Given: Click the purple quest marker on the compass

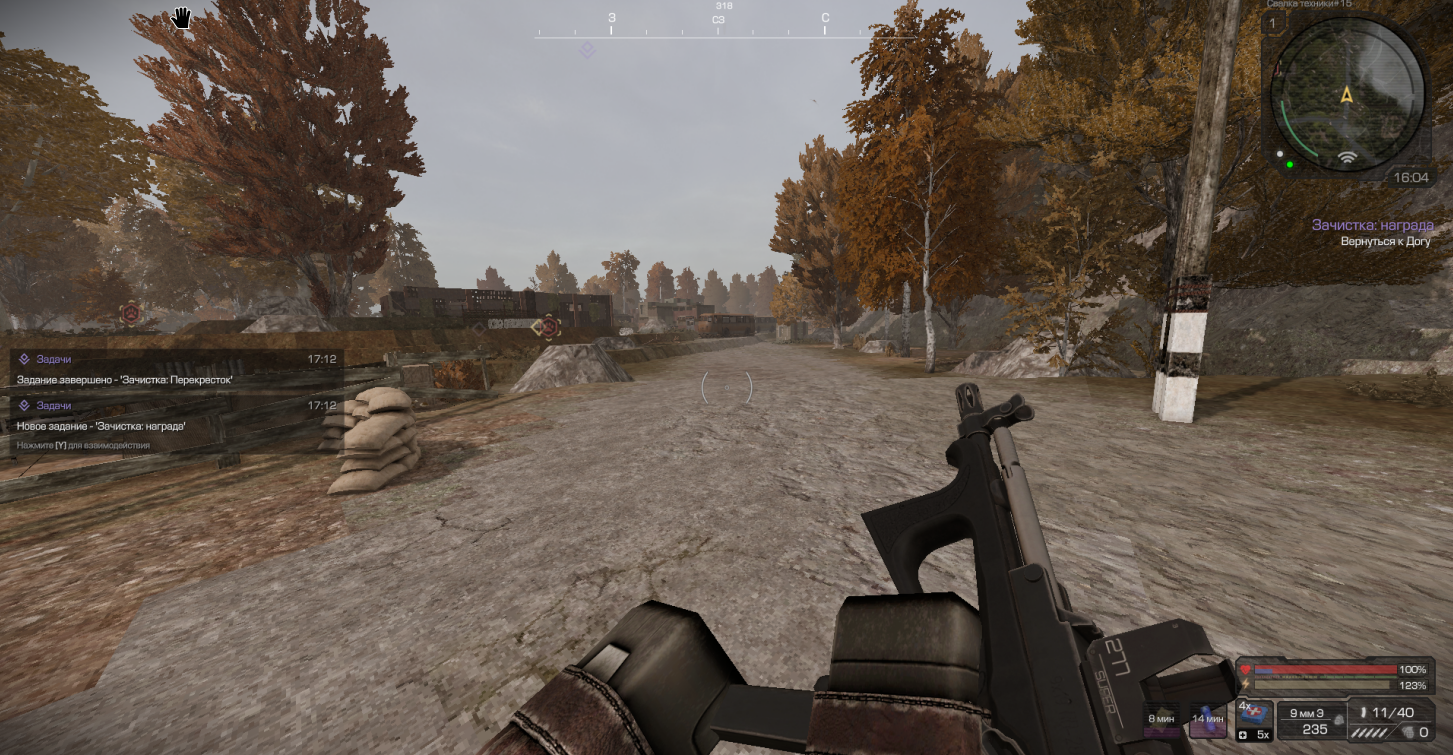Looking at the screenshot, I should click(x=587, y=50).
